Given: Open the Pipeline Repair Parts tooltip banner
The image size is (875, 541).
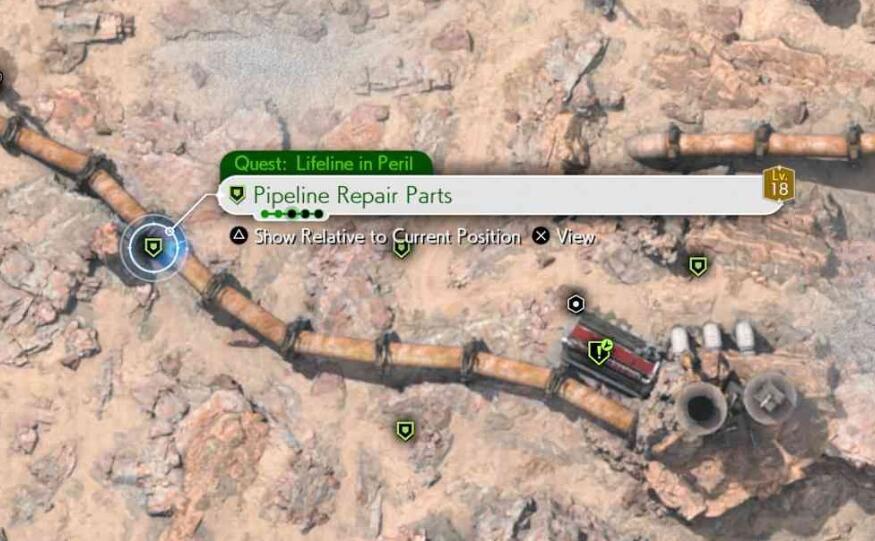Looking at the screenshot, I should (x=500, y=195).
